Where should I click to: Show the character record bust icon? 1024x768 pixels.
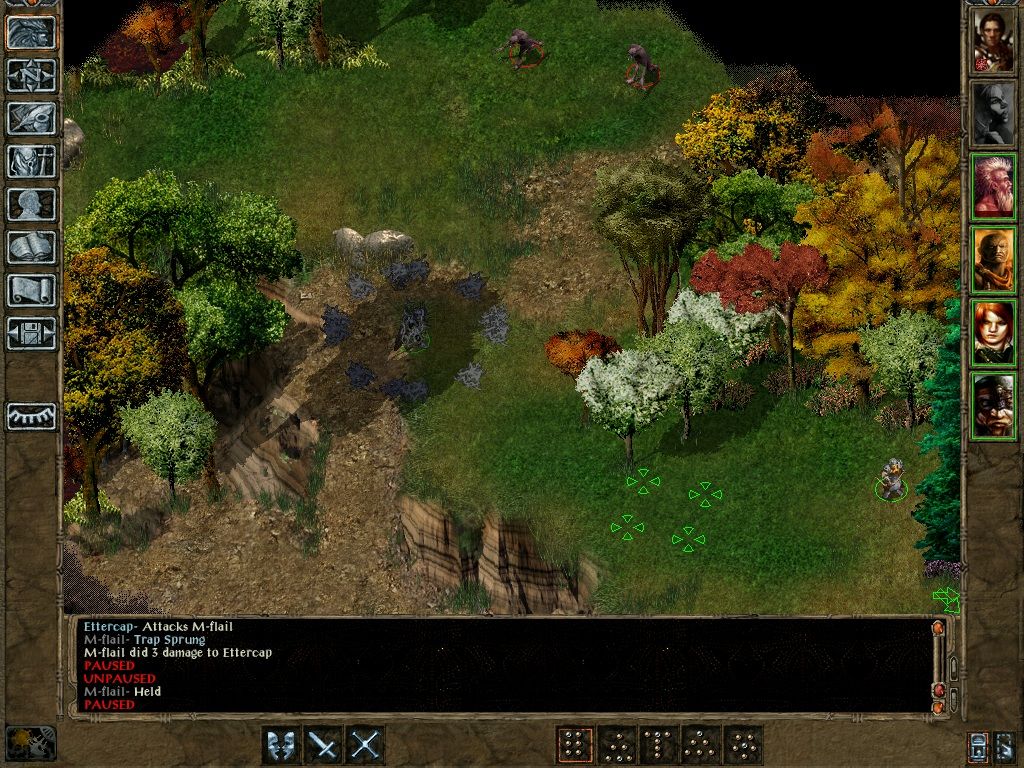(31, 204)
